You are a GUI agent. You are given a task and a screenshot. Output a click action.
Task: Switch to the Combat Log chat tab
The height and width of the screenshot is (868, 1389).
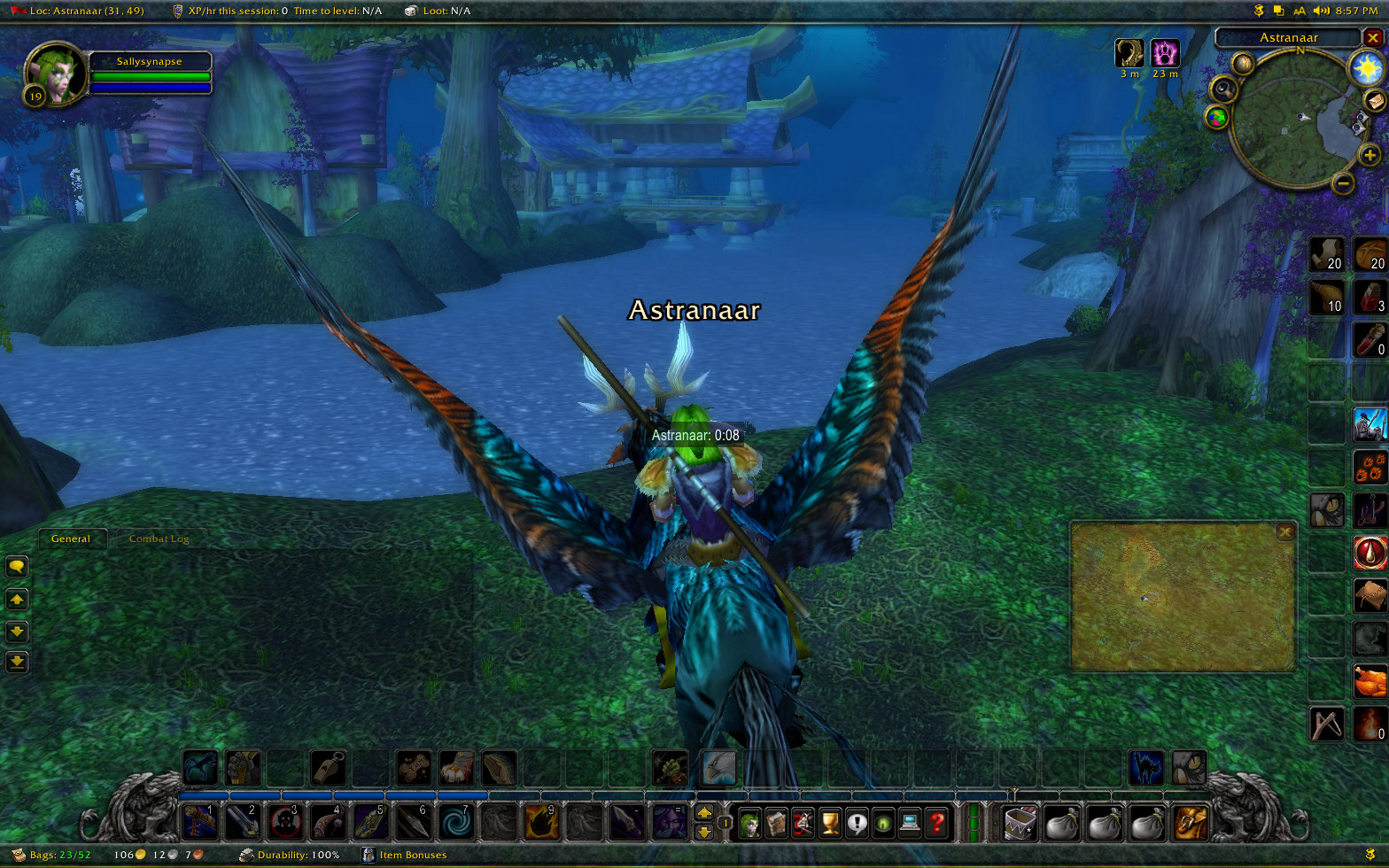pos(159,539)
